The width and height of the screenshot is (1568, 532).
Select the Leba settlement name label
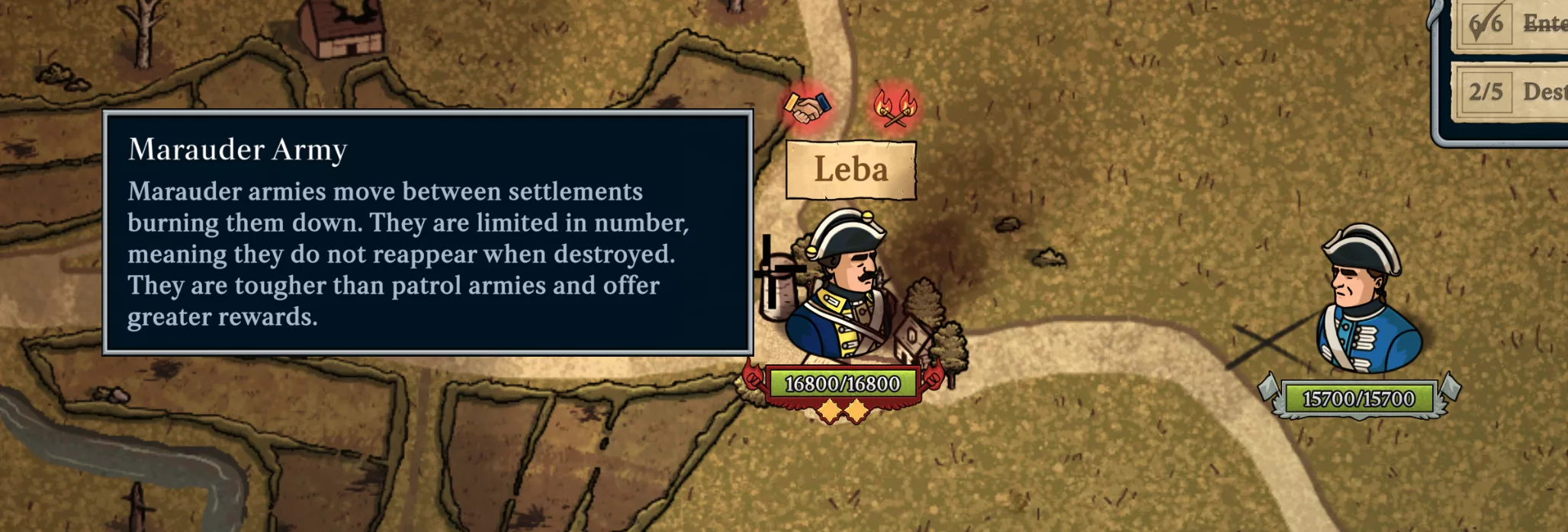(x=850, y=169)
